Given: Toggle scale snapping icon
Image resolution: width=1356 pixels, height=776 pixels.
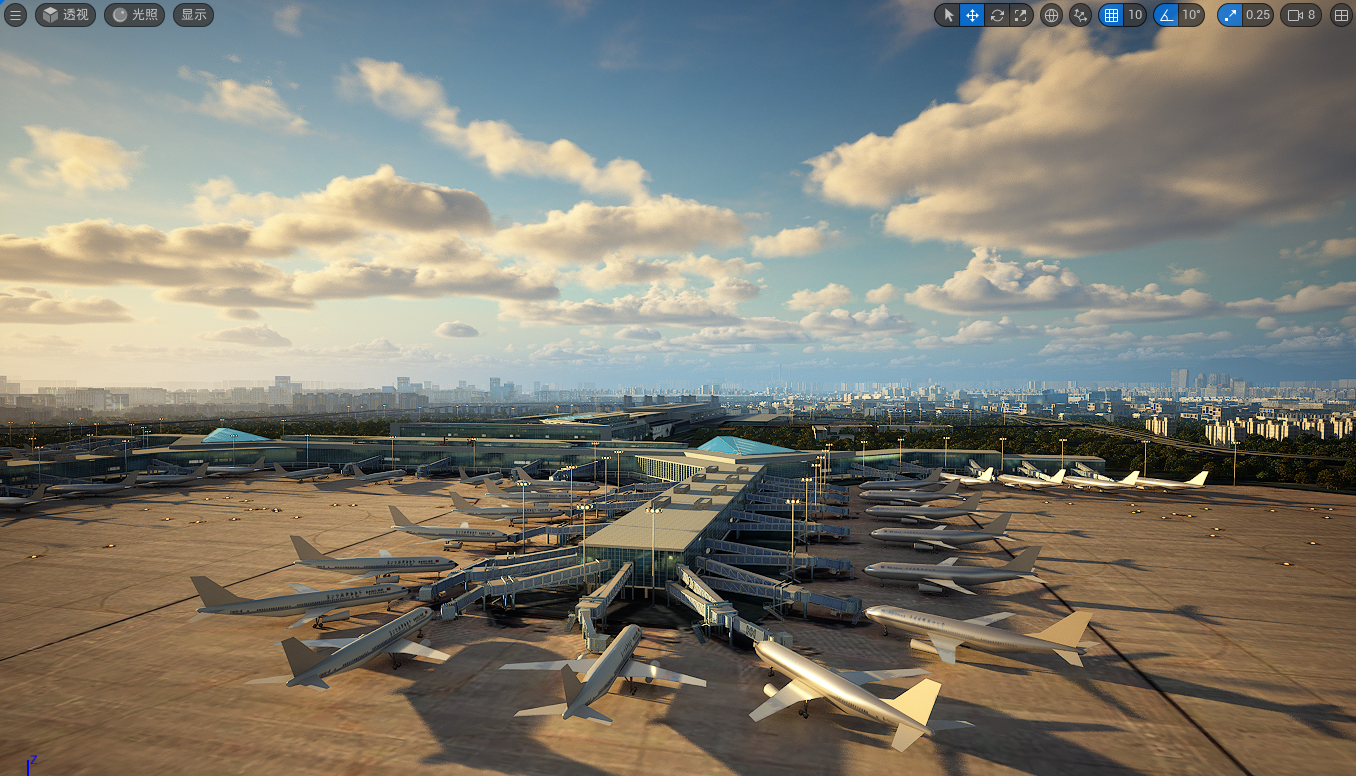Looking at the screenshot, I should point(1230,15).
